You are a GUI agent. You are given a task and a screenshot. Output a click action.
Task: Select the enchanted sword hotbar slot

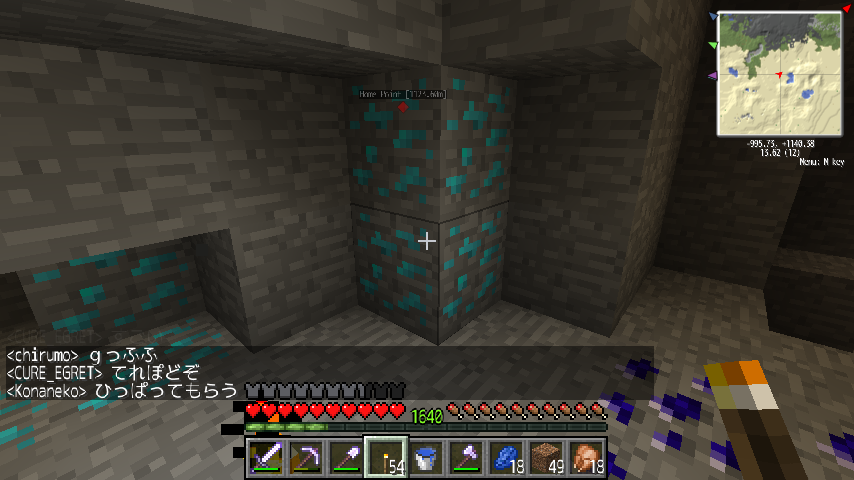pyautogui.click(x=266, y=459)
